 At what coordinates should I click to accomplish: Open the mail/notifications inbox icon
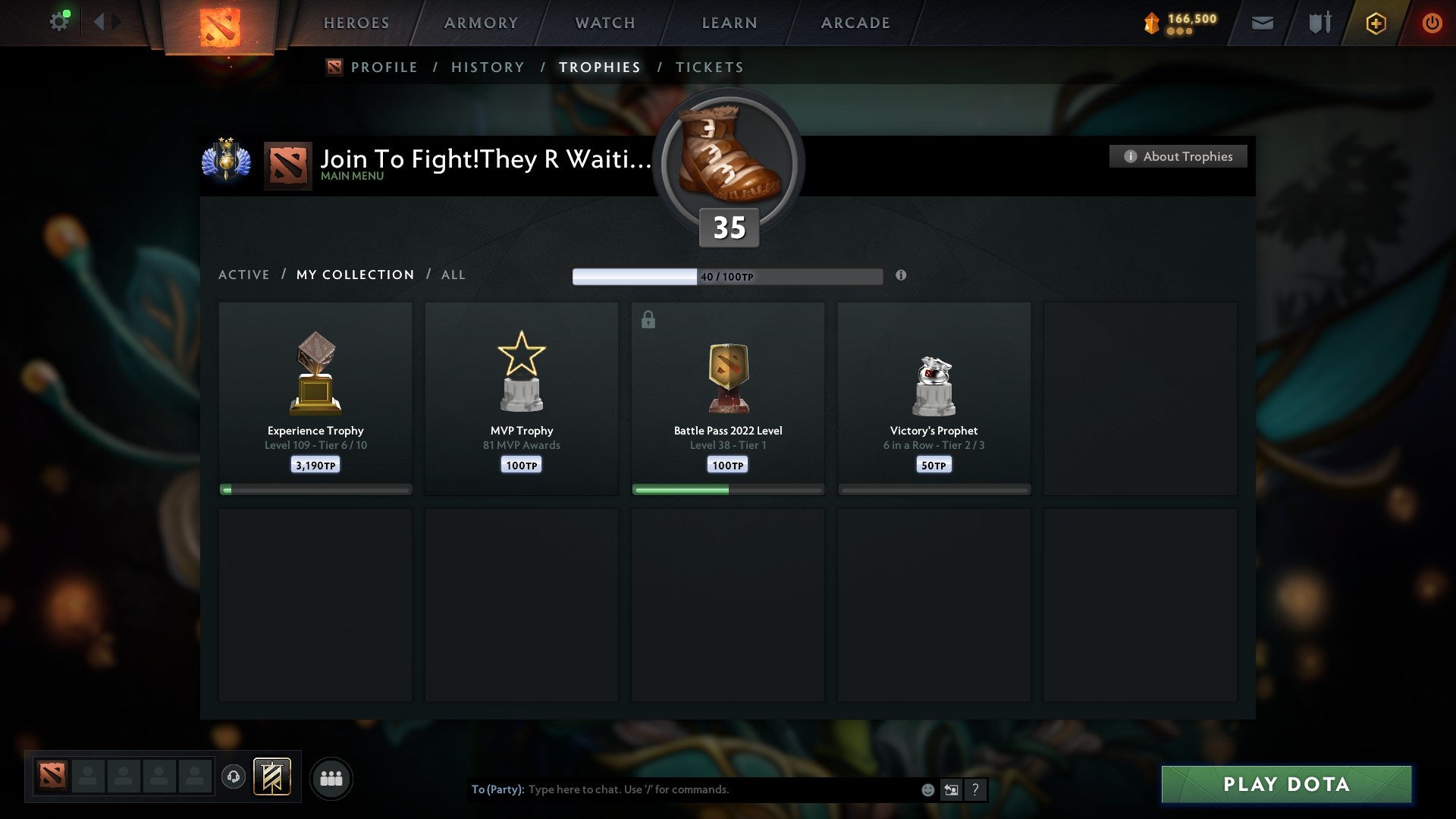1263,23
